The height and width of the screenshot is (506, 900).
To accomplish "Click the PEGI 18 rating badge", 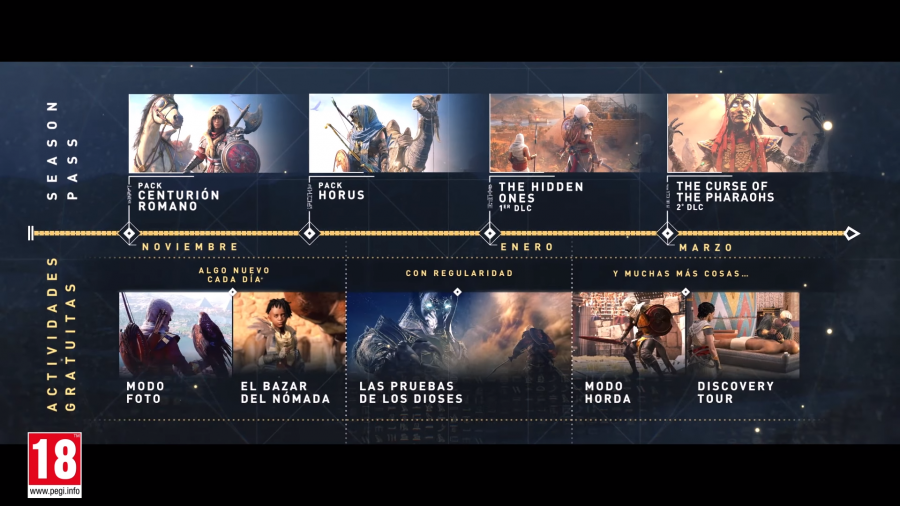I will (x=55, y=465).
